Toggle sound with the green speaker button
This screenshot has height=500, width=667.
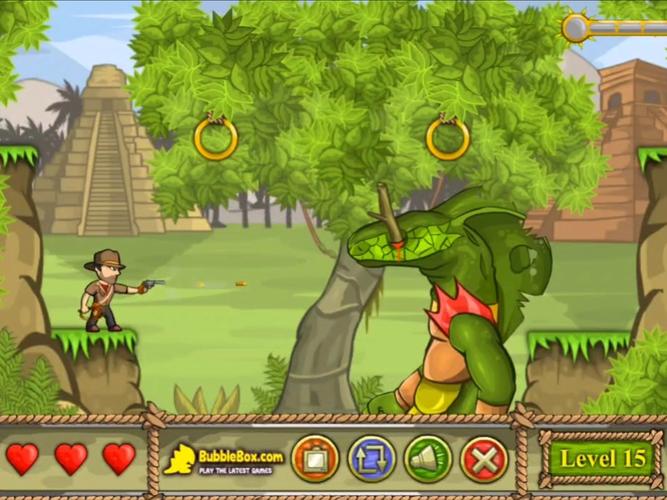click(428, 459)
